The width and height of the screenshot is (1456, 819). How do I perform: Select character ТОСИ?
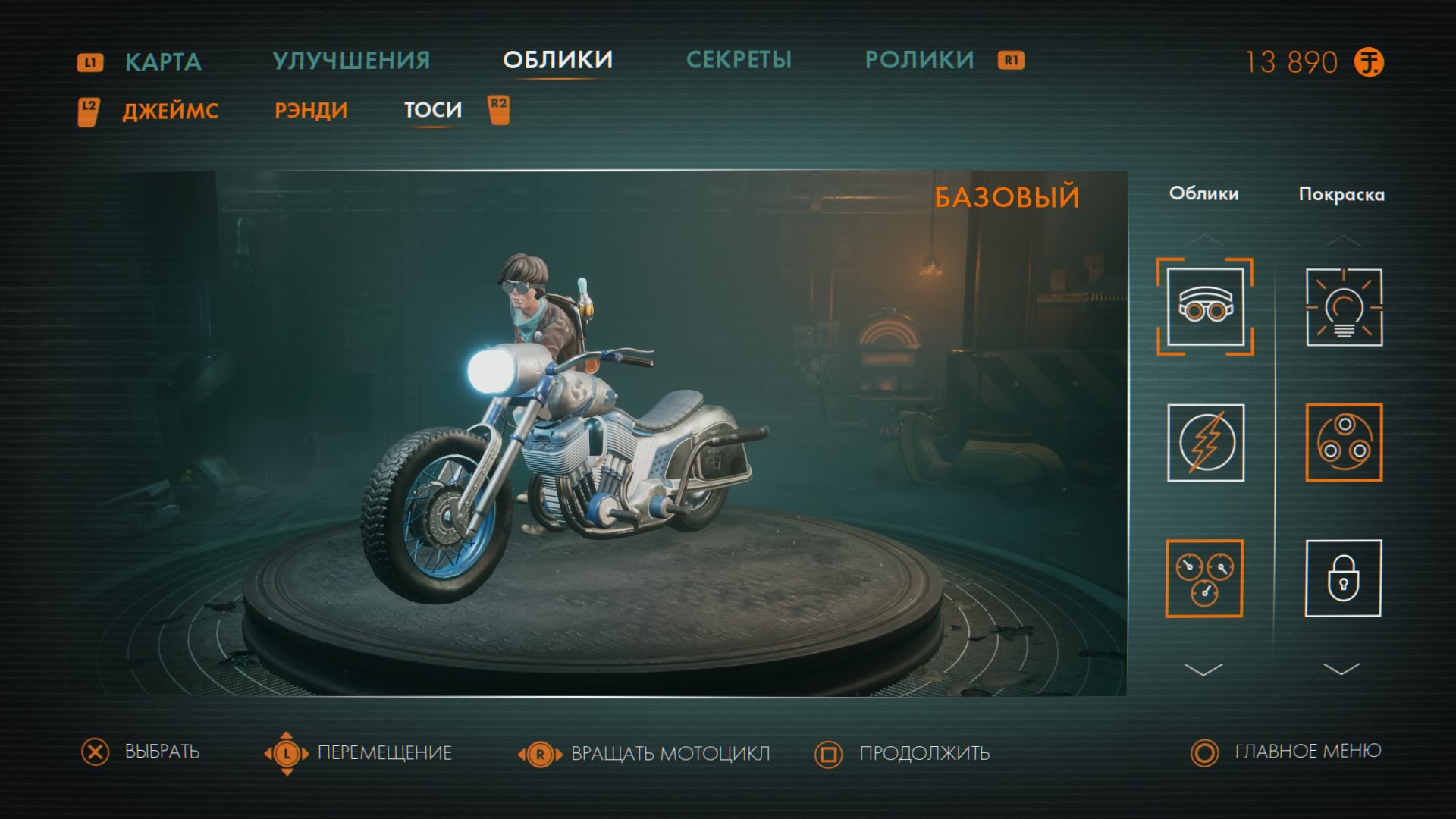[x=432, y=111]
